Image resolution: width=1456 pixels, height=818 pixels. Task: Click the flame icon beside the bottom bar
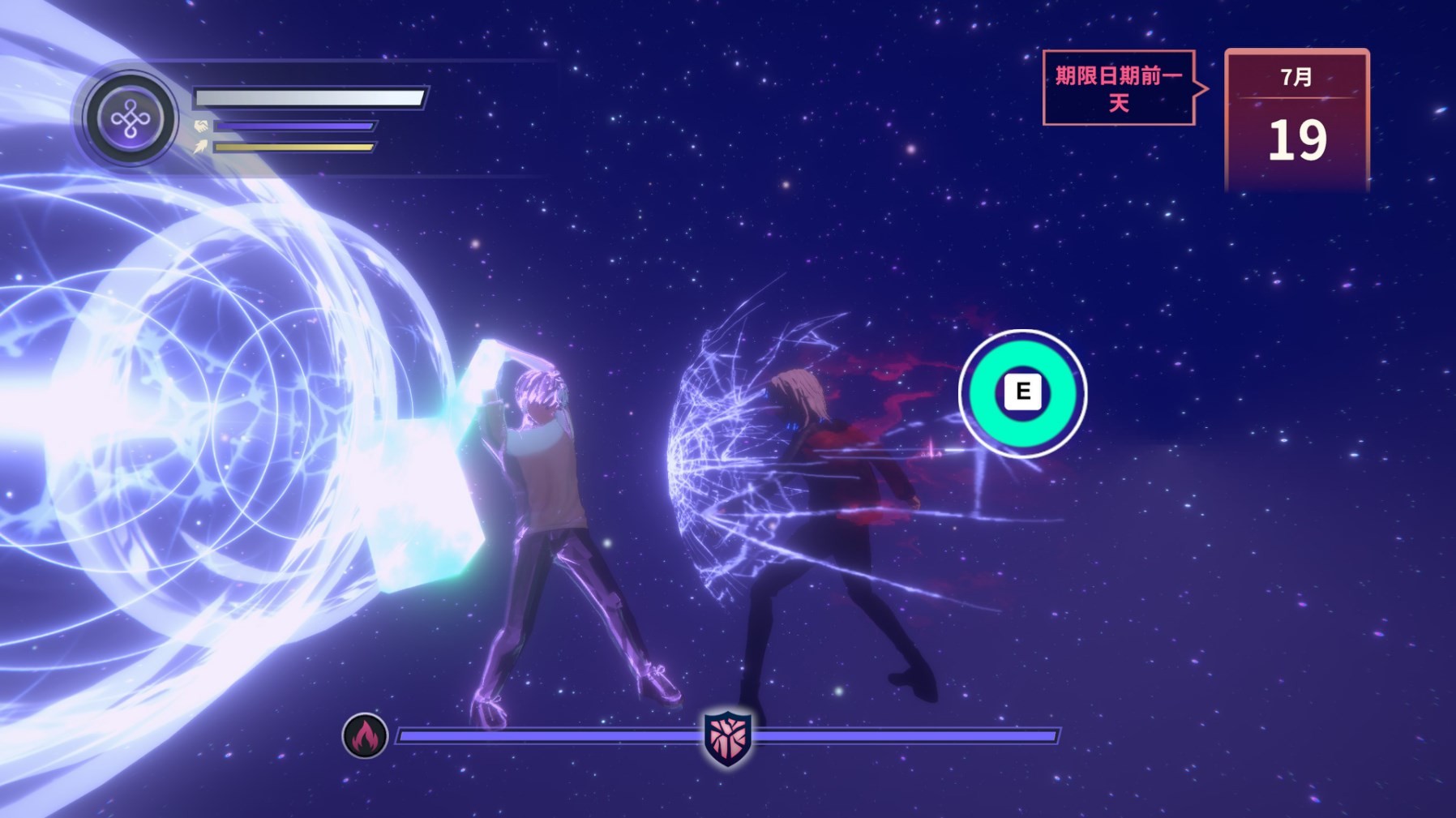point(365,736)
